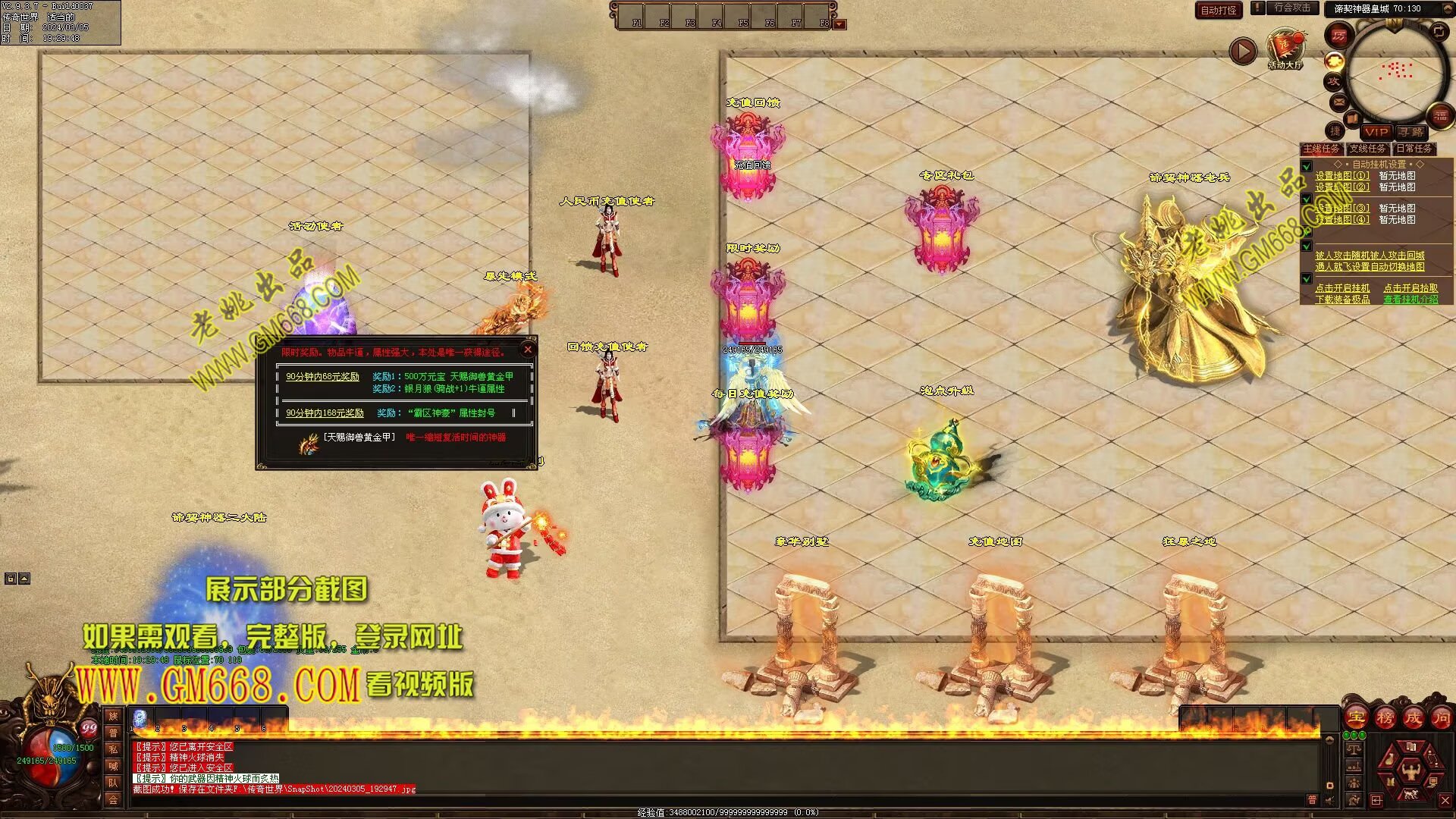1456x819 pixels.
Task: Open the 查看挂机介绍 link
Action: [x=1410, y=300]
